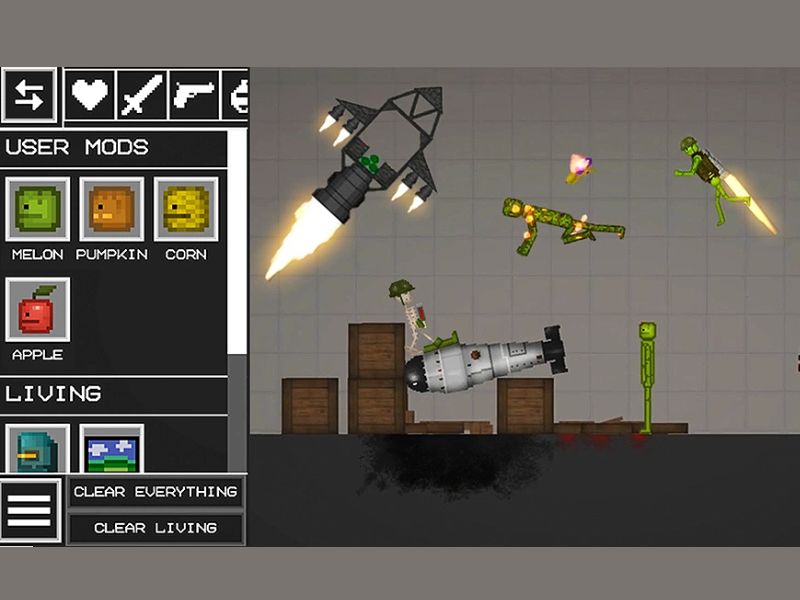Screen dimensions: 800x600
Task: Click the swap arrows button
Action: pos(29,95)
